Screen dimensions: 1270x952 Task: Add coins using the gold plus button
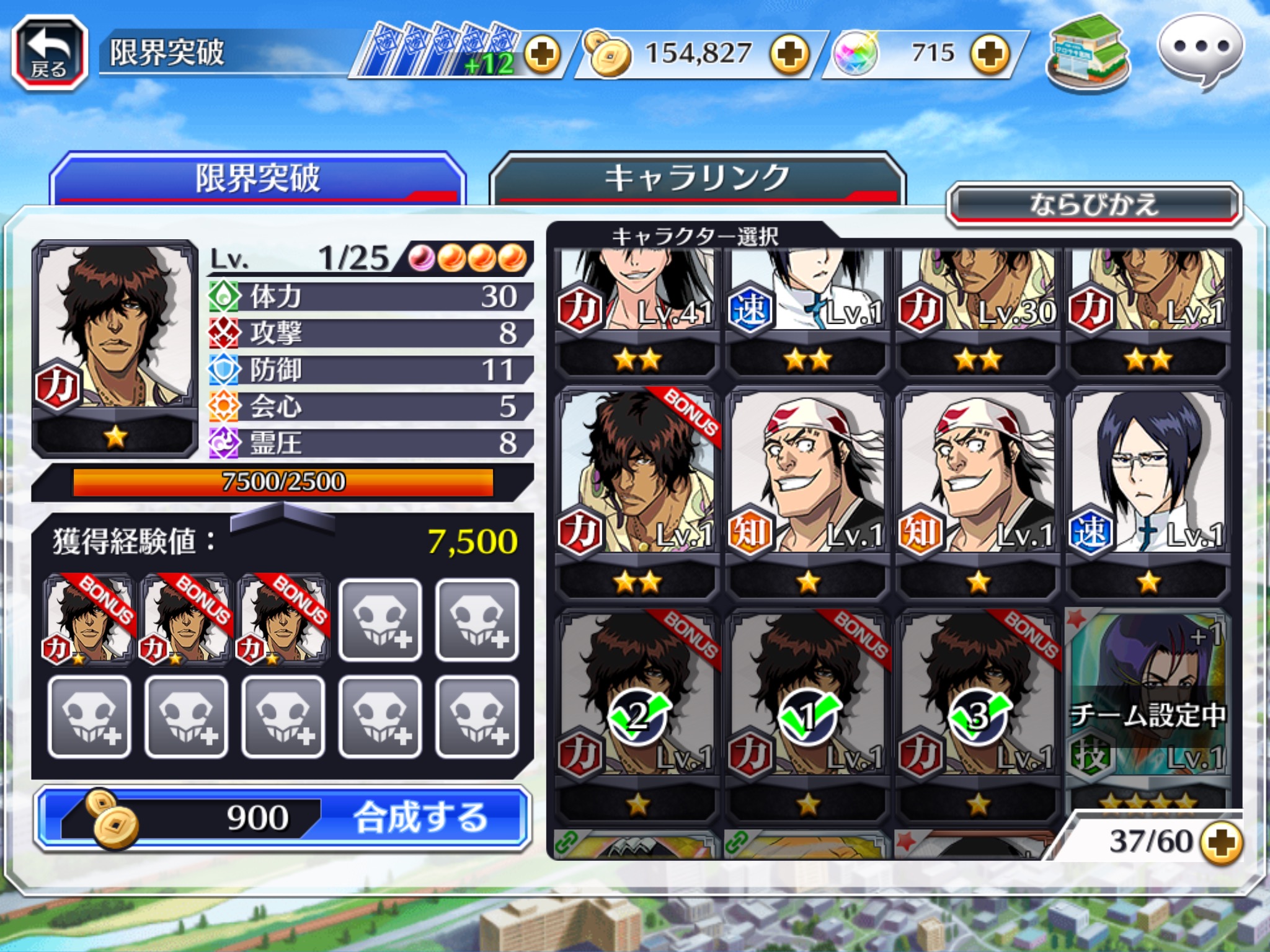[789, 55]
